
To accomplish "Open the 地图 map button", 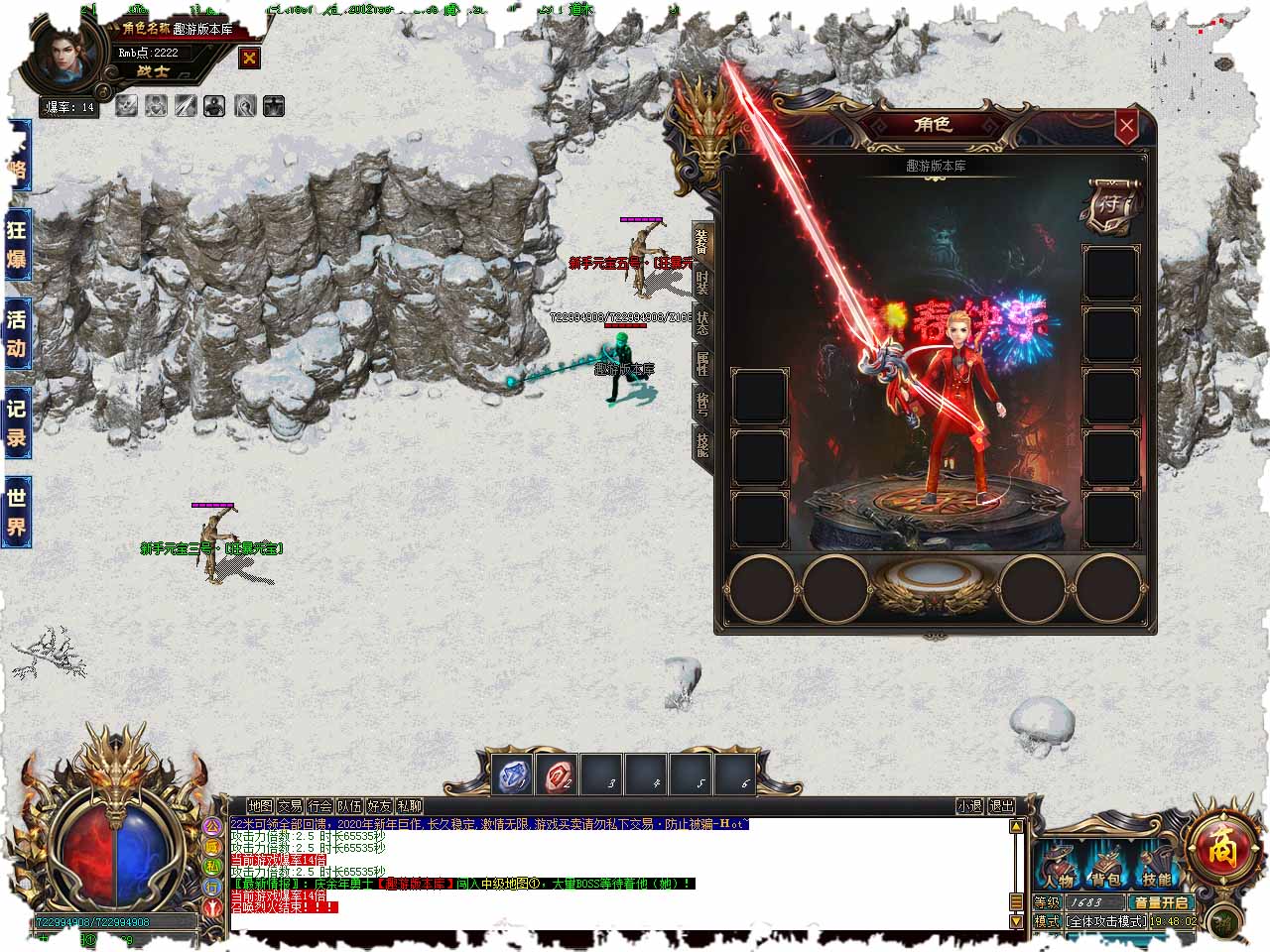I will click(261, 806).
